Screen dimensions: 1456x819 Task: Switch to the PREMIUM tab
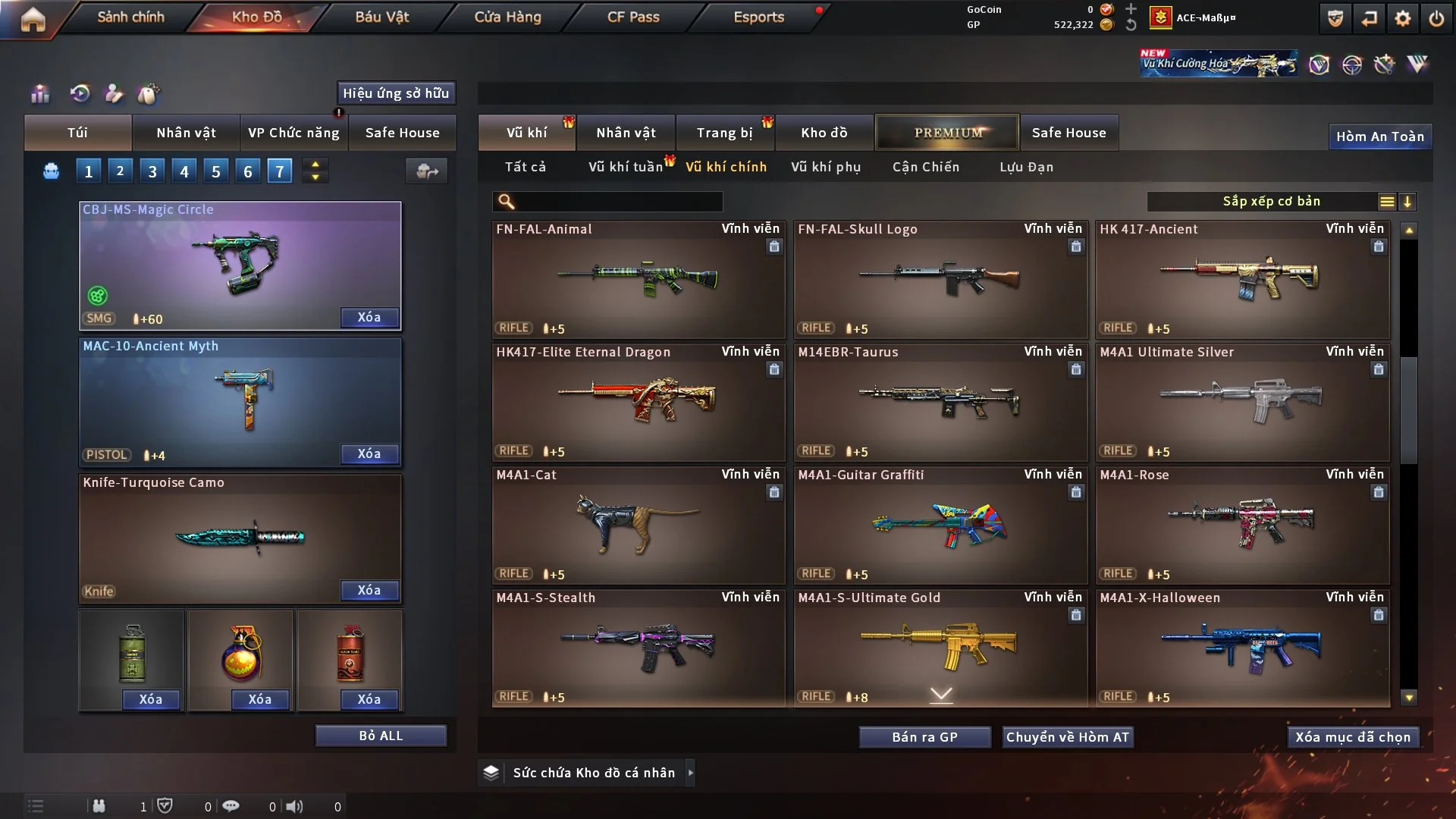point(947,133)
